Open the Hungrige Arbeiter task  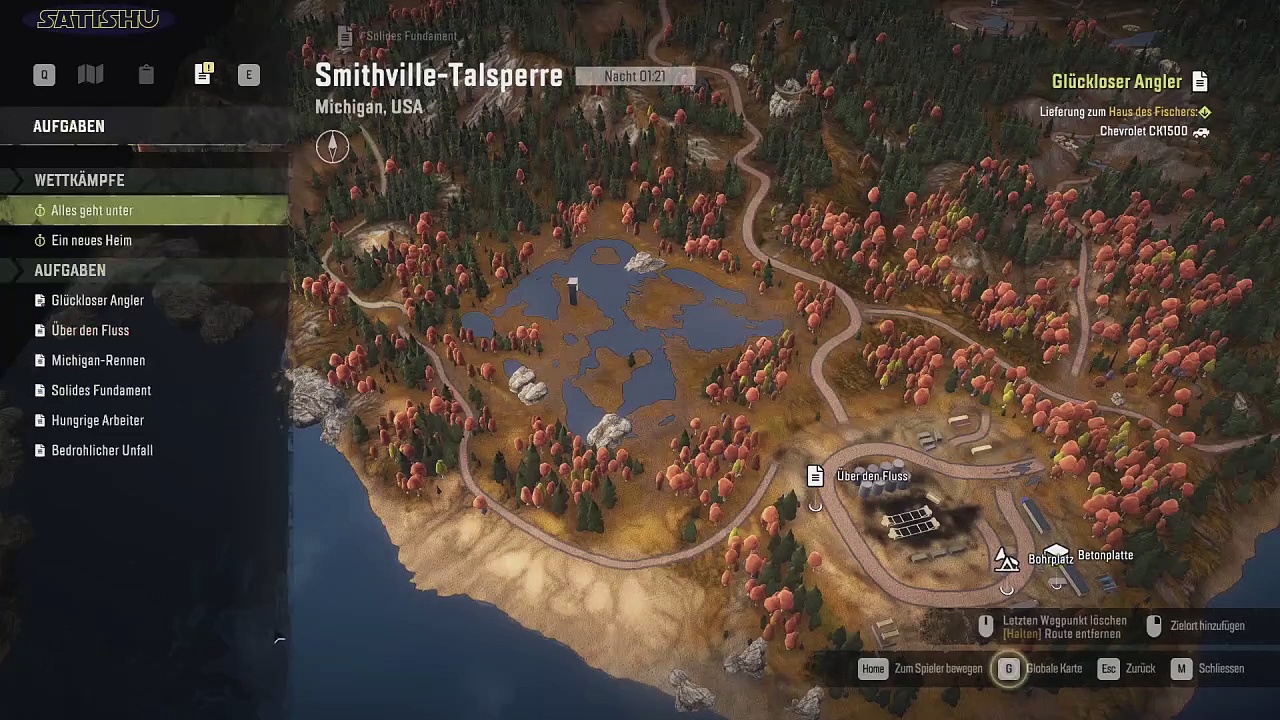(97, 421)
